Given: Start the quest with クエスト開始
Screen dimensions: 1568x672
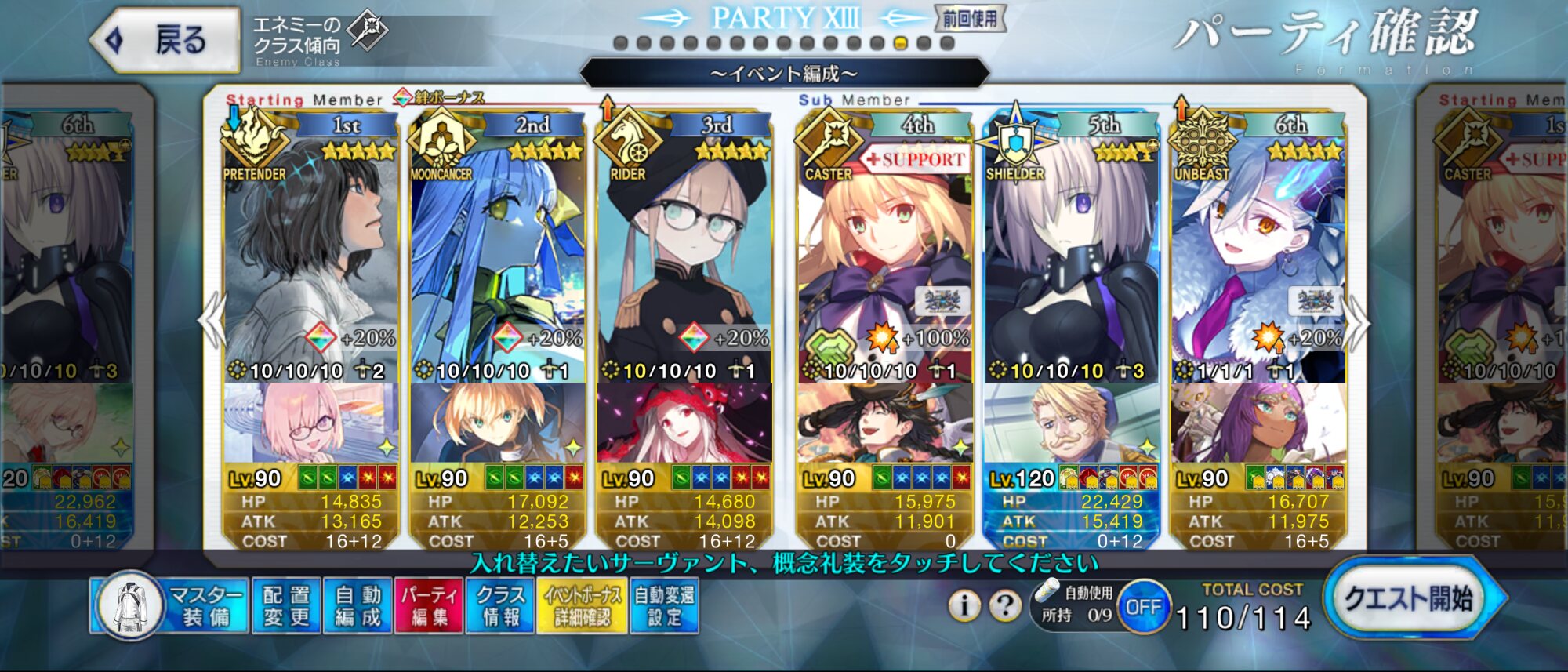Looking at the screenshot, I should (1407, 600).
